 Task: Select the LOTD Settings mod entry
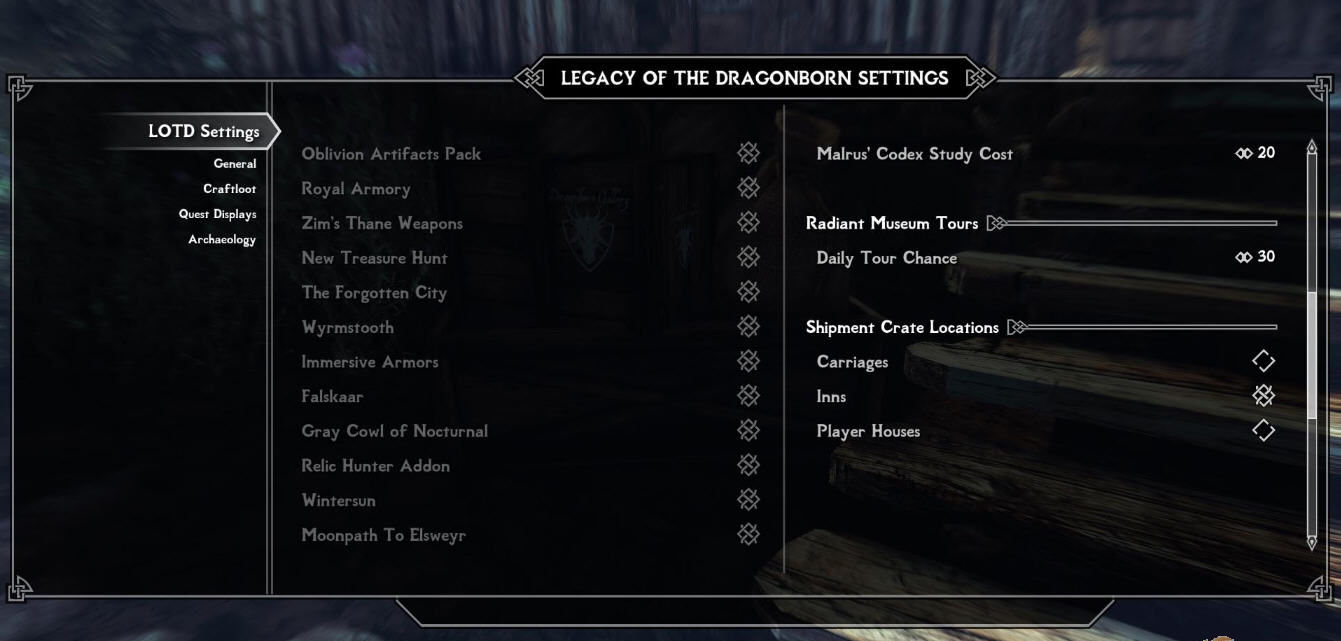click(x=203, y=131)
